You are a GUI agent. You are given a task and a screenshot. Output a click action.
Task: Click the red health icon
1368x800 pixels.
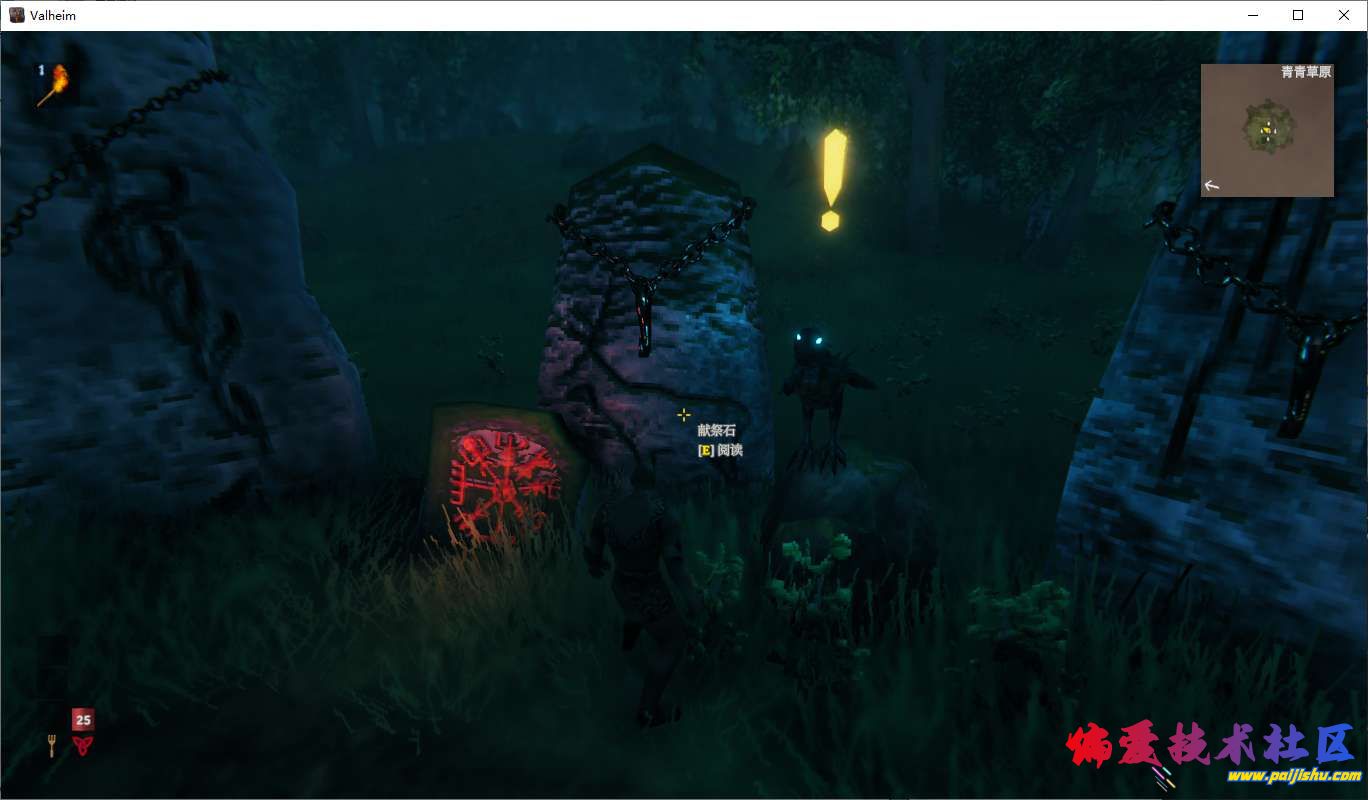point(82,745)
